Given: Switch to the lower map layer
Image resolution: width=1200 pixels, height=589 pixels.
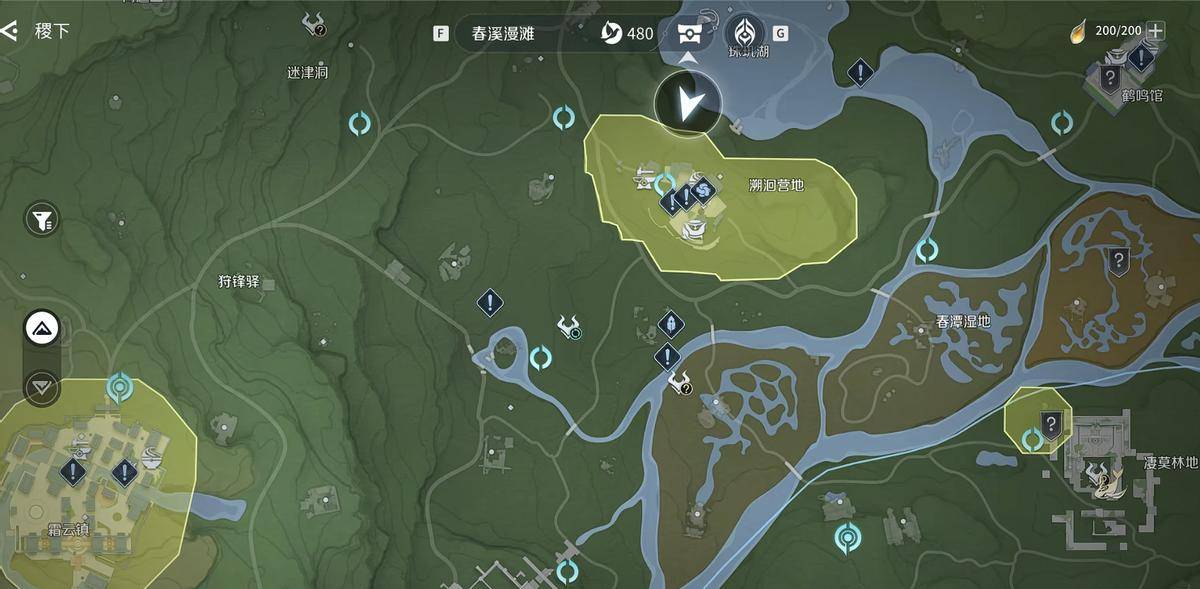Looking at the screenshot, I should pos(42,385).
